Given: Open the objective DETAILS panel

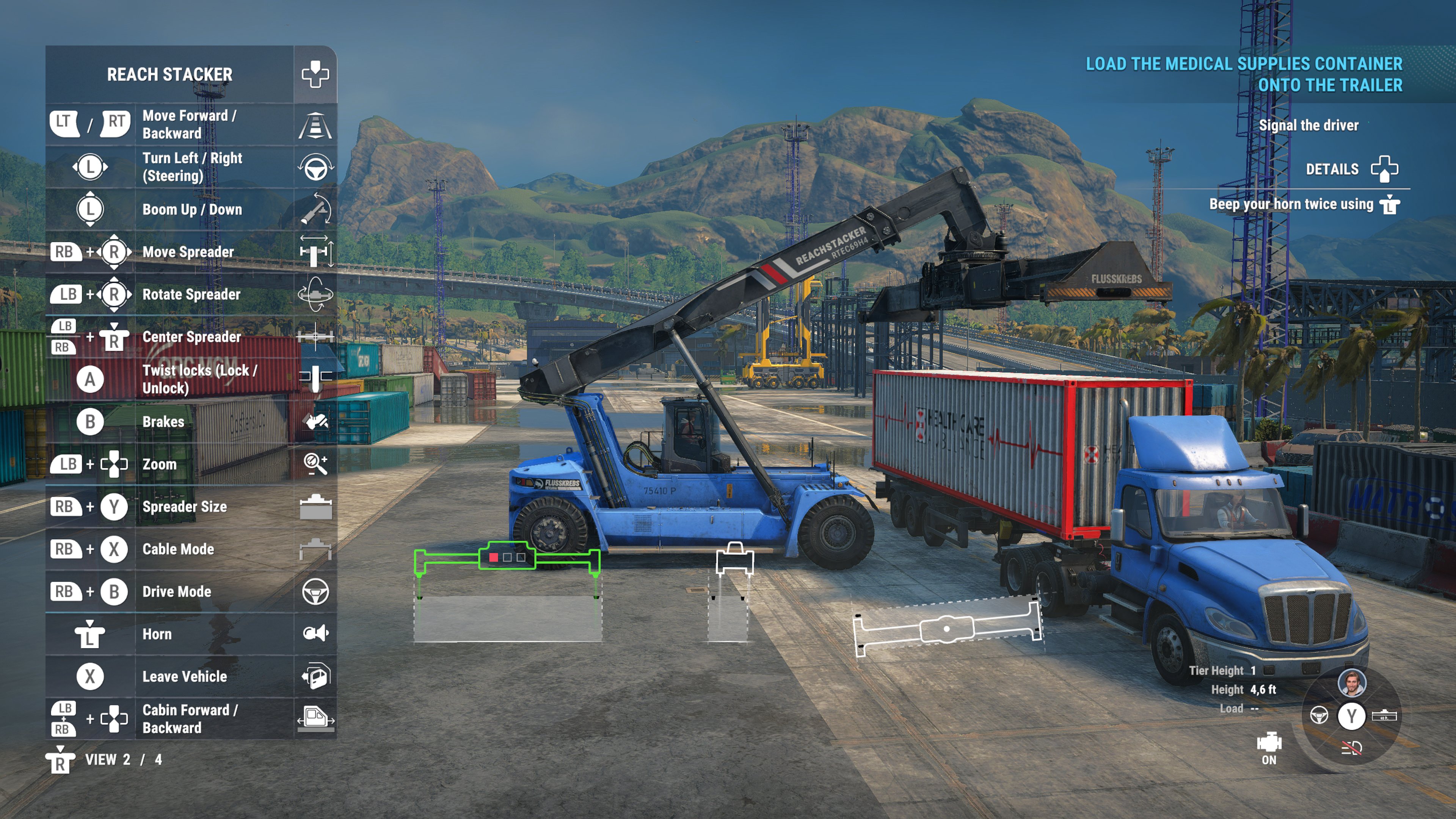Looking at the screenshot, I should [1351, 169].
